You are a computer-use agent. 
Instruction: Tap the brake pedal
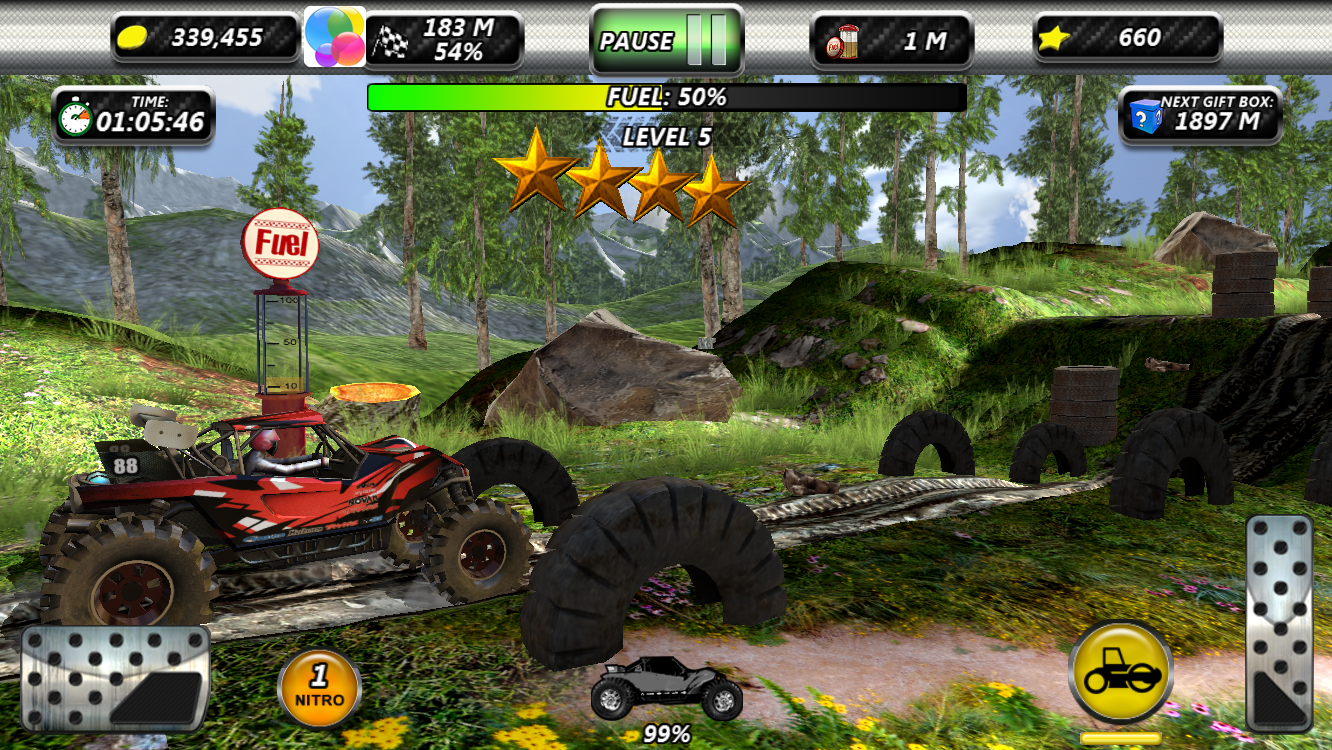click(115, 681)
